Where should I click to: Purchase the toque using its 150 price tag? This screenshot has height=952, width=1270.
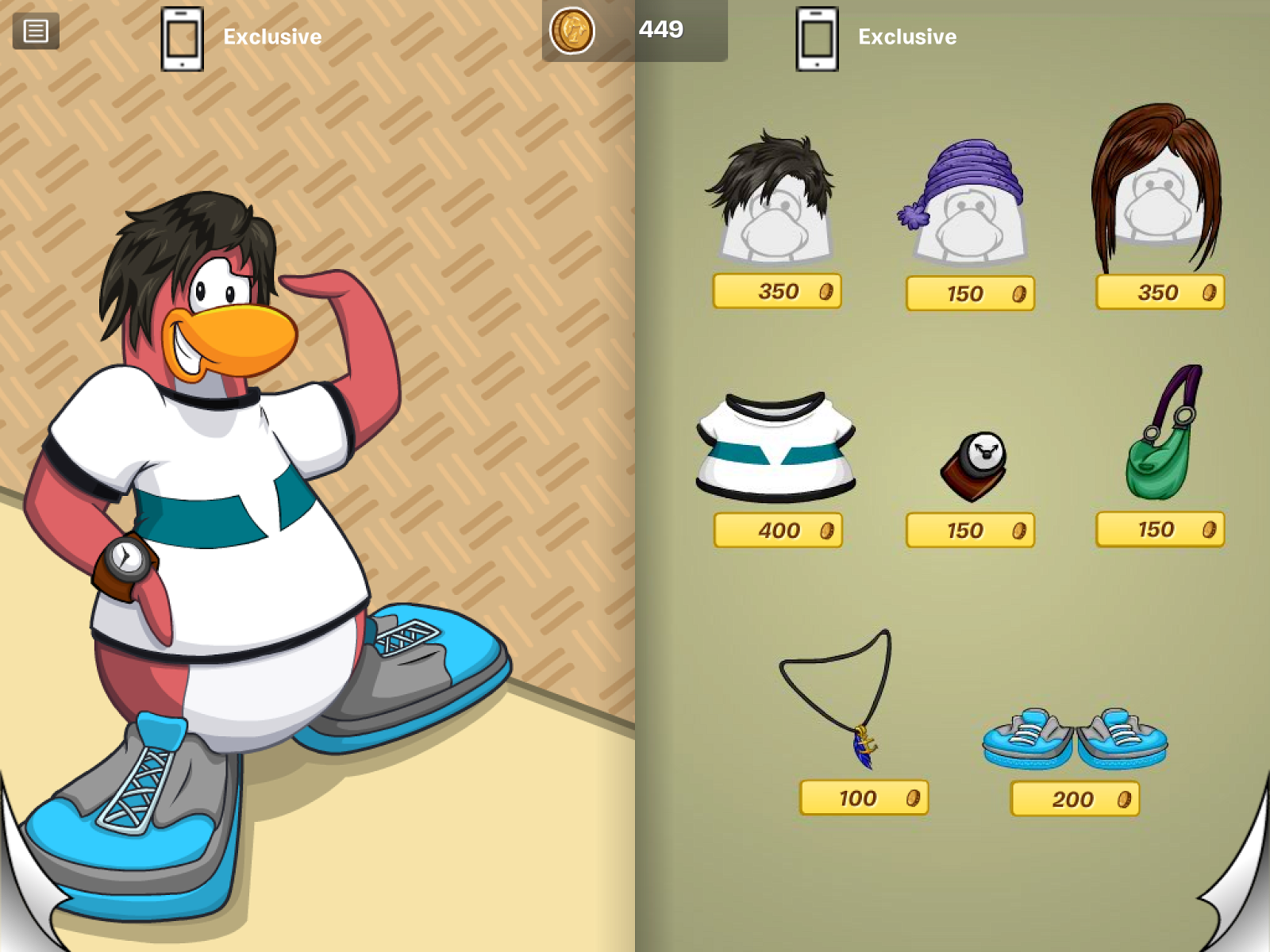[x=968, y=295]
